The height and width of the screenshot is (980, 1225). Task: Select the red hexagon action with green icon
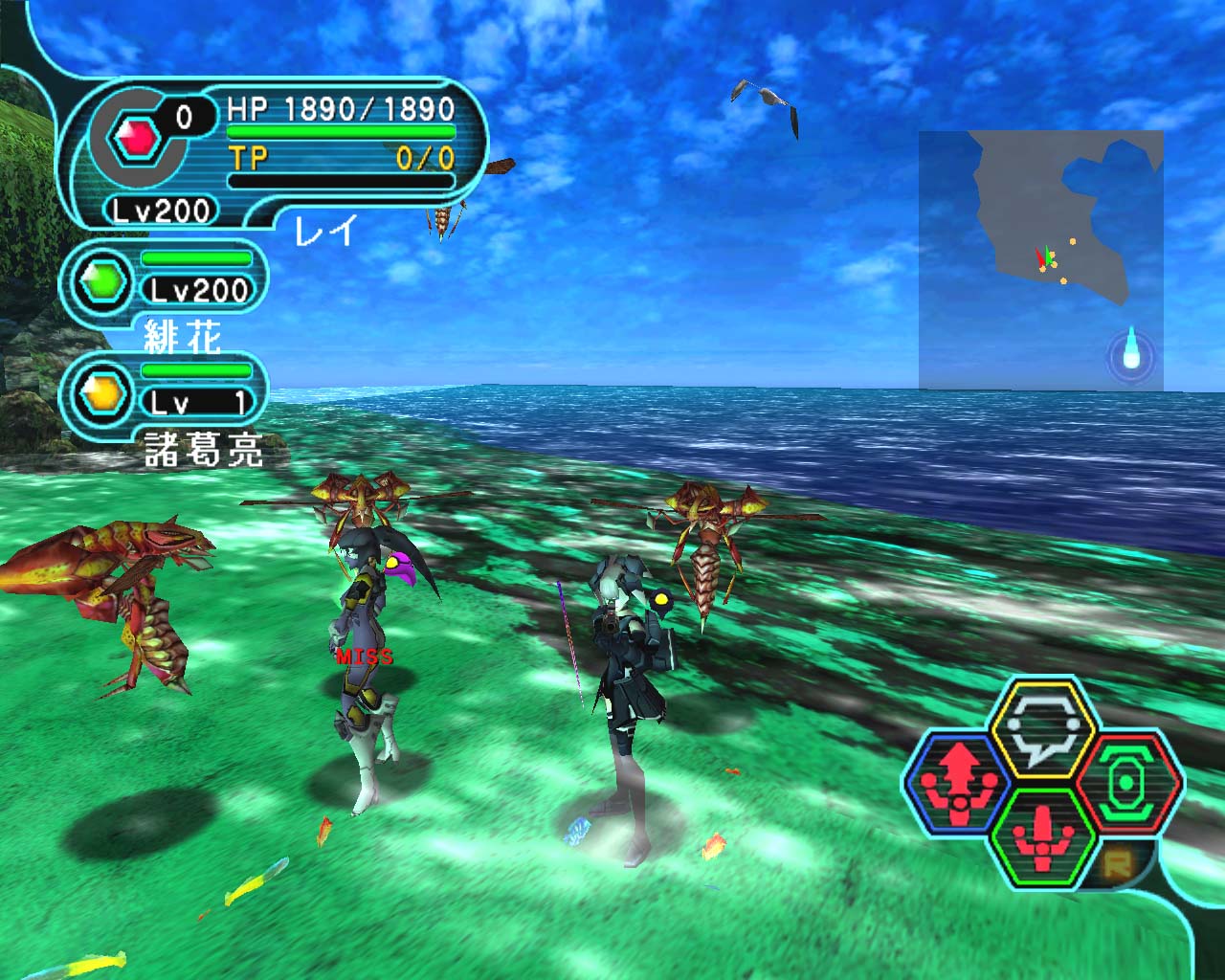[x=1129, y=783]
